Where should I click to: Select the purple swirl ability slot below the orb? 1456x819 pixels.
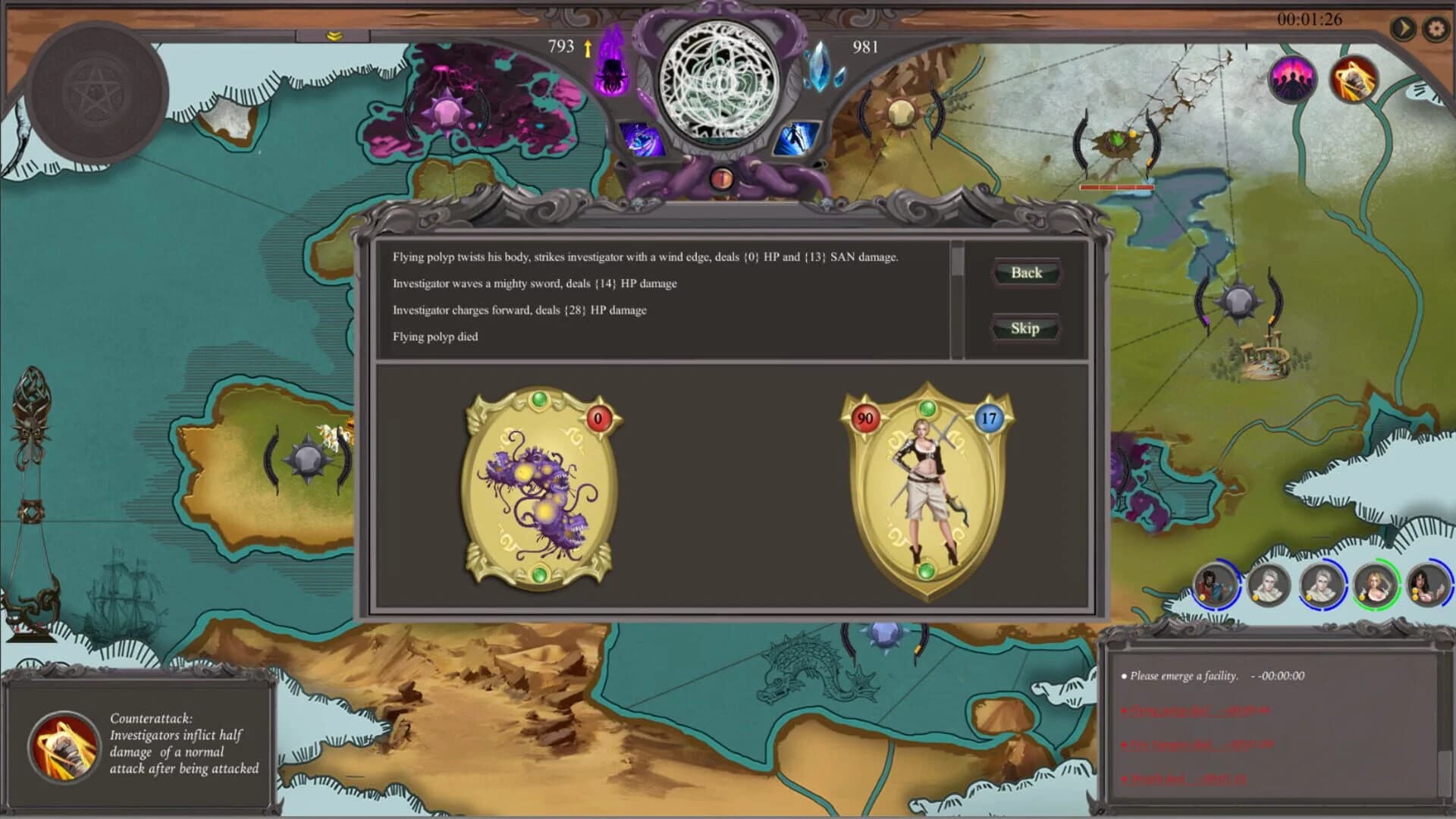pyautogui.click(x=641, y=138)
